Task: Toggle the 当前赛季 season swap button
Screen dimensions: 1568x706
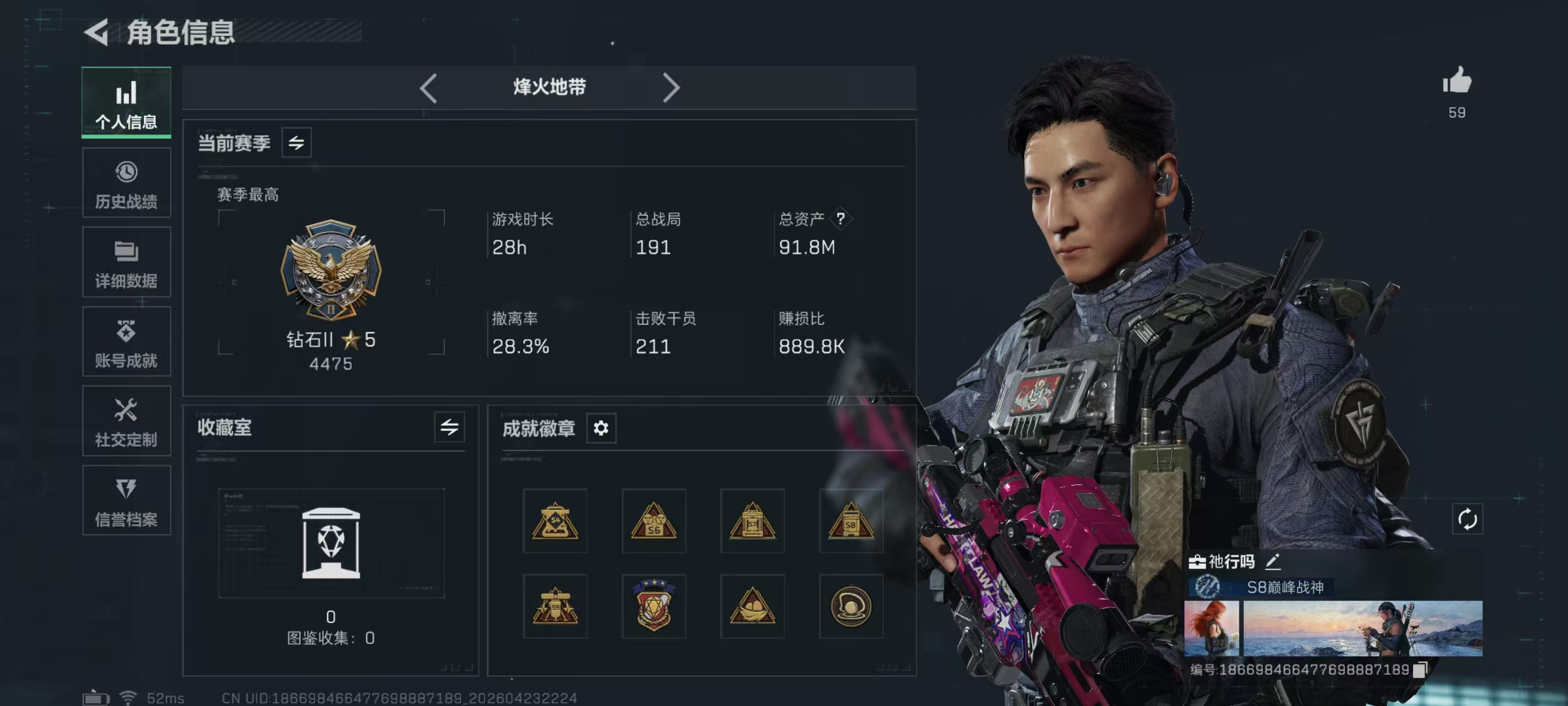Action: (296, 142)
